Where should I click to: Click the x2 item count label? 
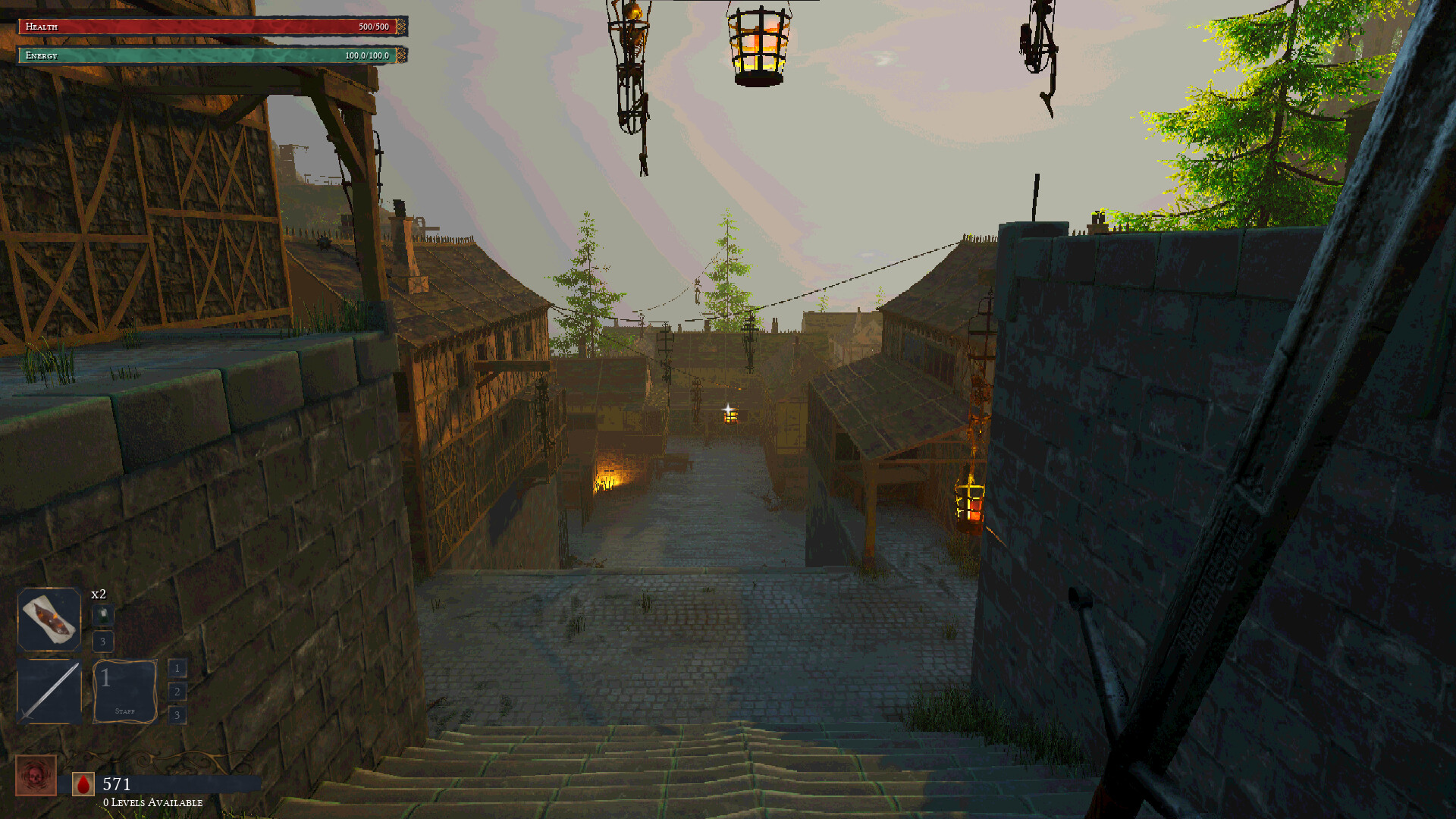97,595
